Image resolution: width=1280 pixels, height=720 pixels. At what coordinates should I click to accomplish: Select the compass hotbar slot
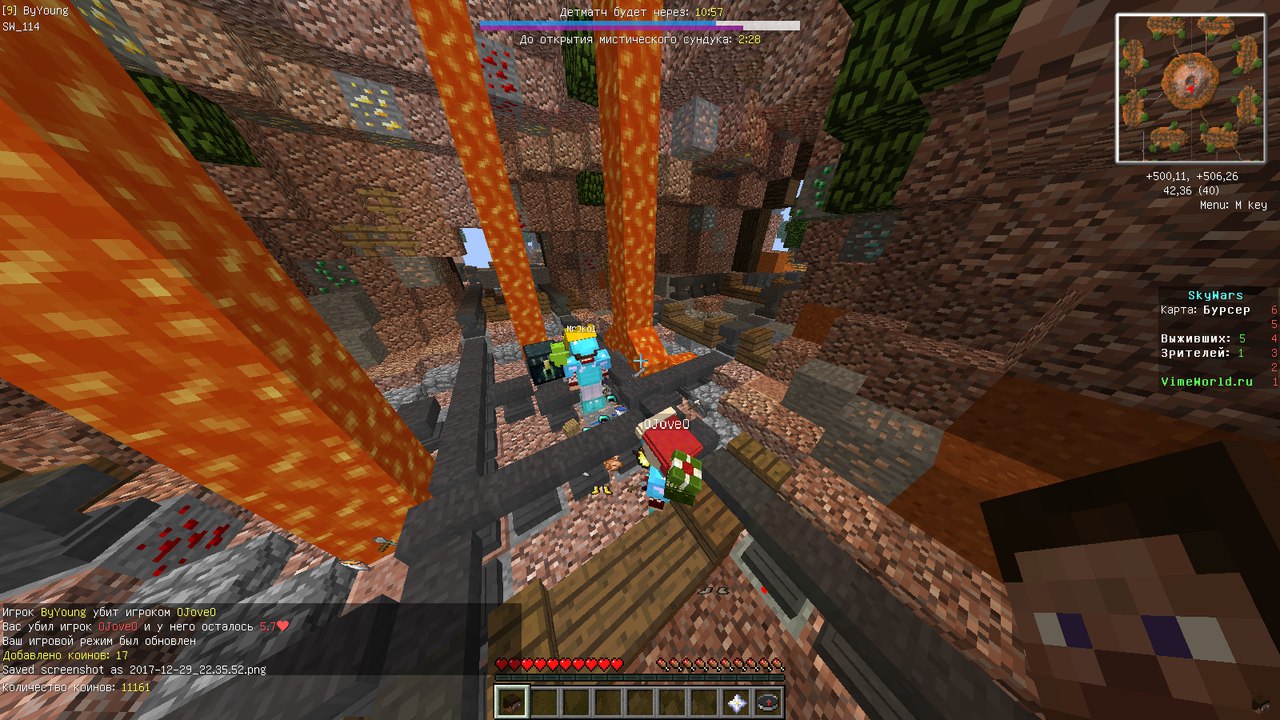click(x=769, y=702)
